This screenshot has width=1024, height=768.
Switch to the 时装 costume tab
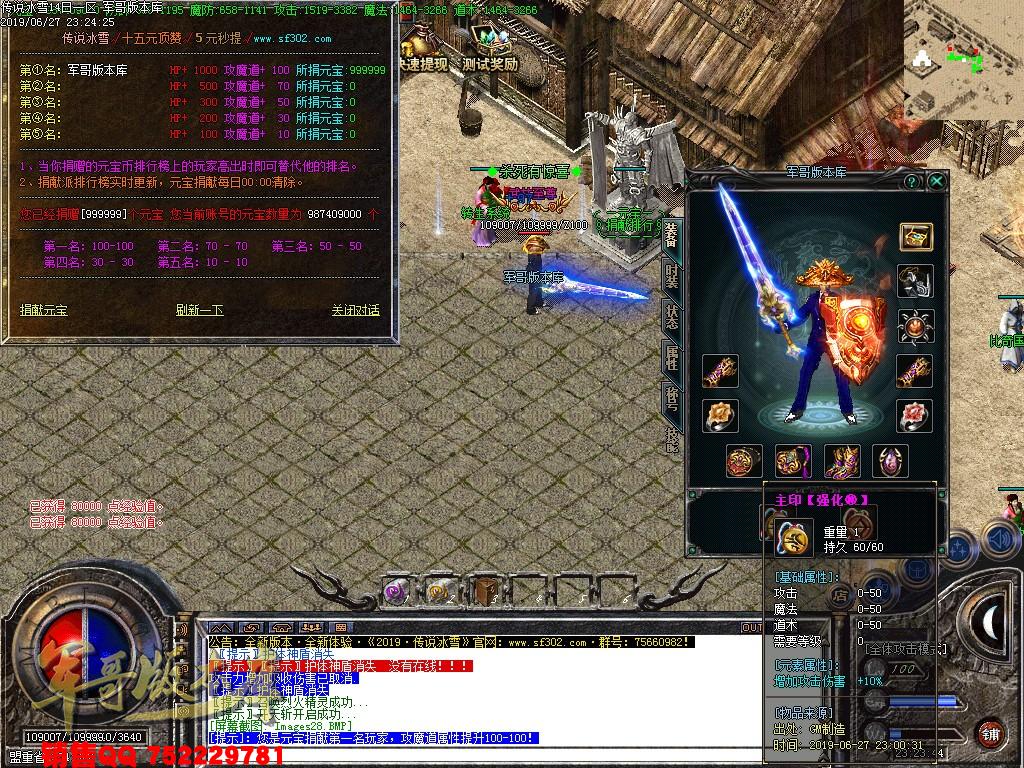pos(672,277)
